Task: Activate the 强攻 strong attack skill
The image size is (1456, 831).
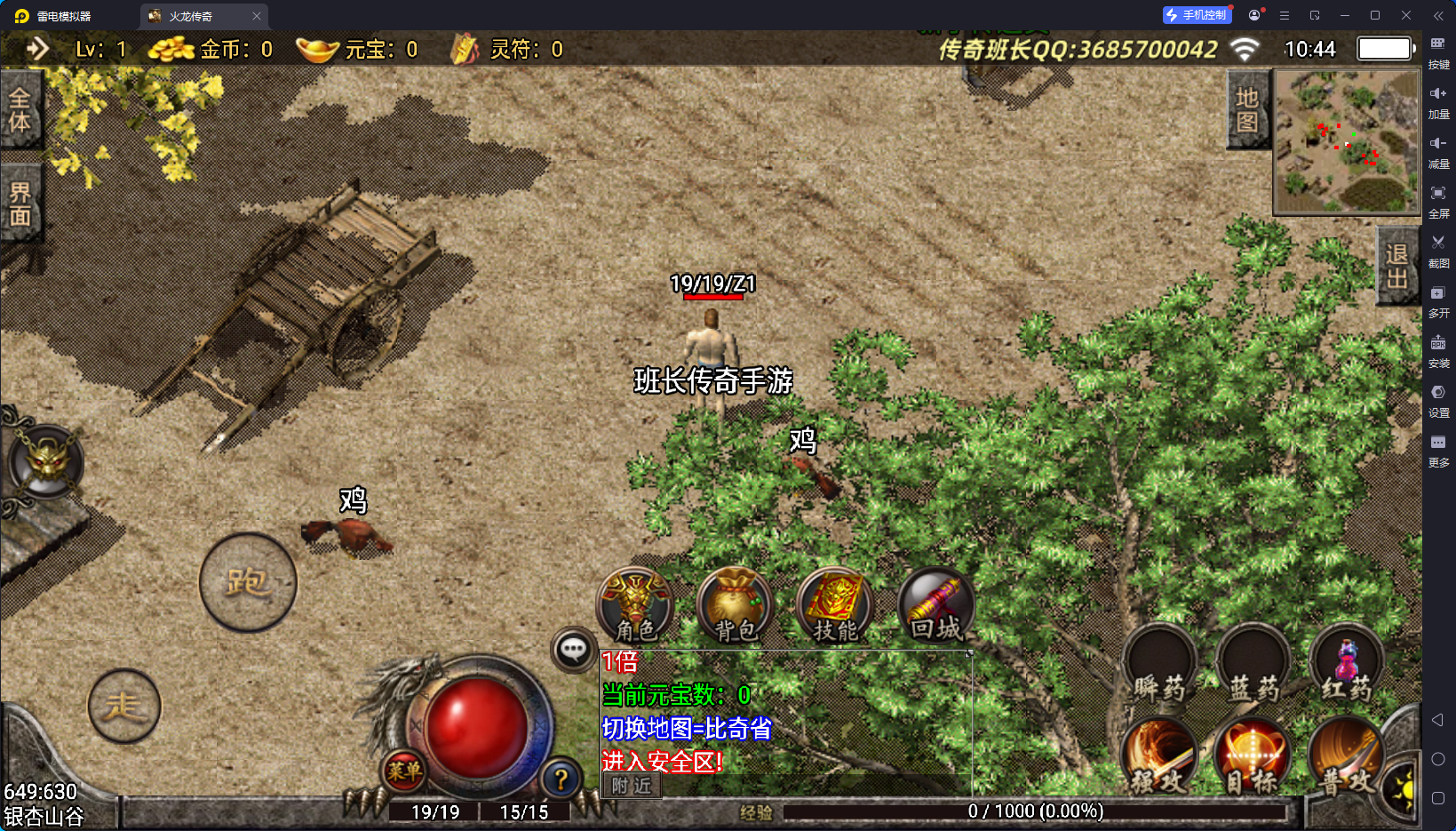Action: coord(1159,757)
